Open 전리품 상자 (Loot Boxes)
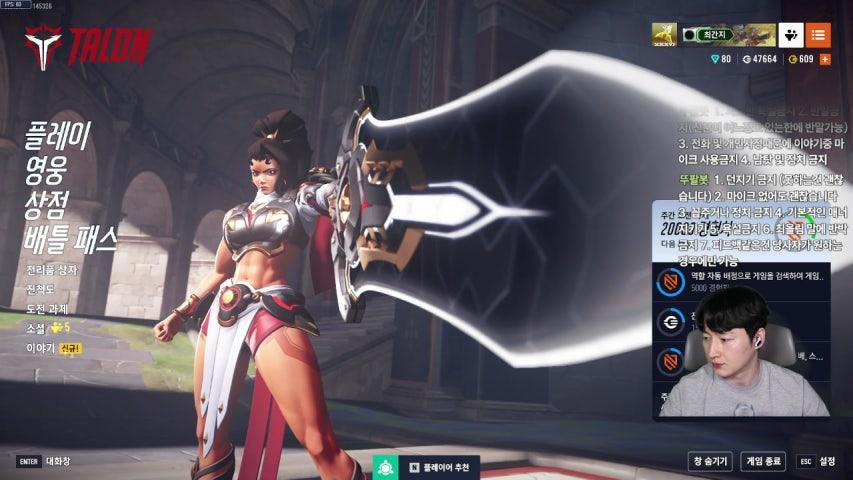 [51, 270]
